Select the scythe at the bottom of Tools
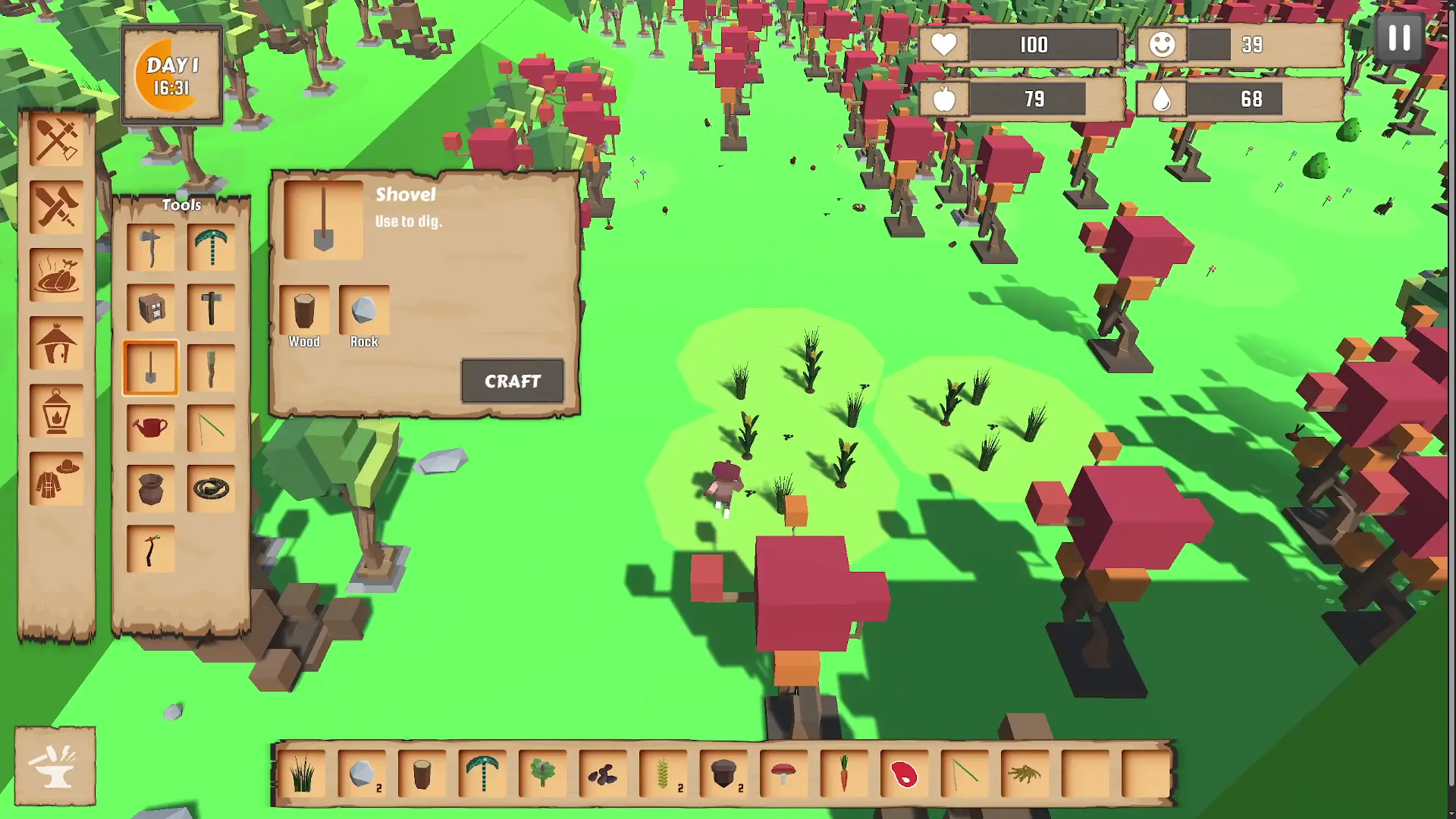 click(151, 550)
